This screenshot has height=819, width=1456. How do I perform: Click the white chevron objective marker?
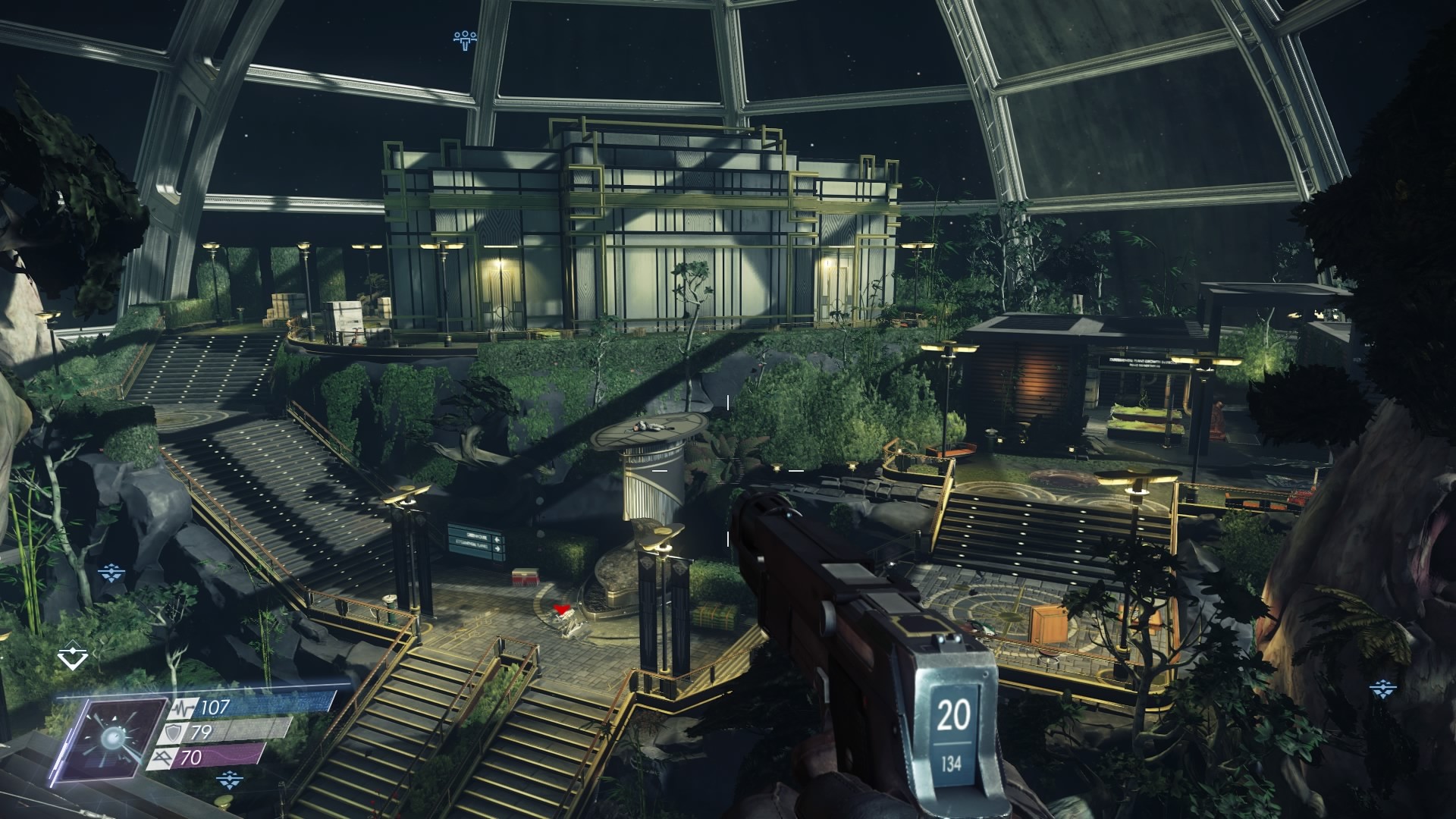(72, 657)
